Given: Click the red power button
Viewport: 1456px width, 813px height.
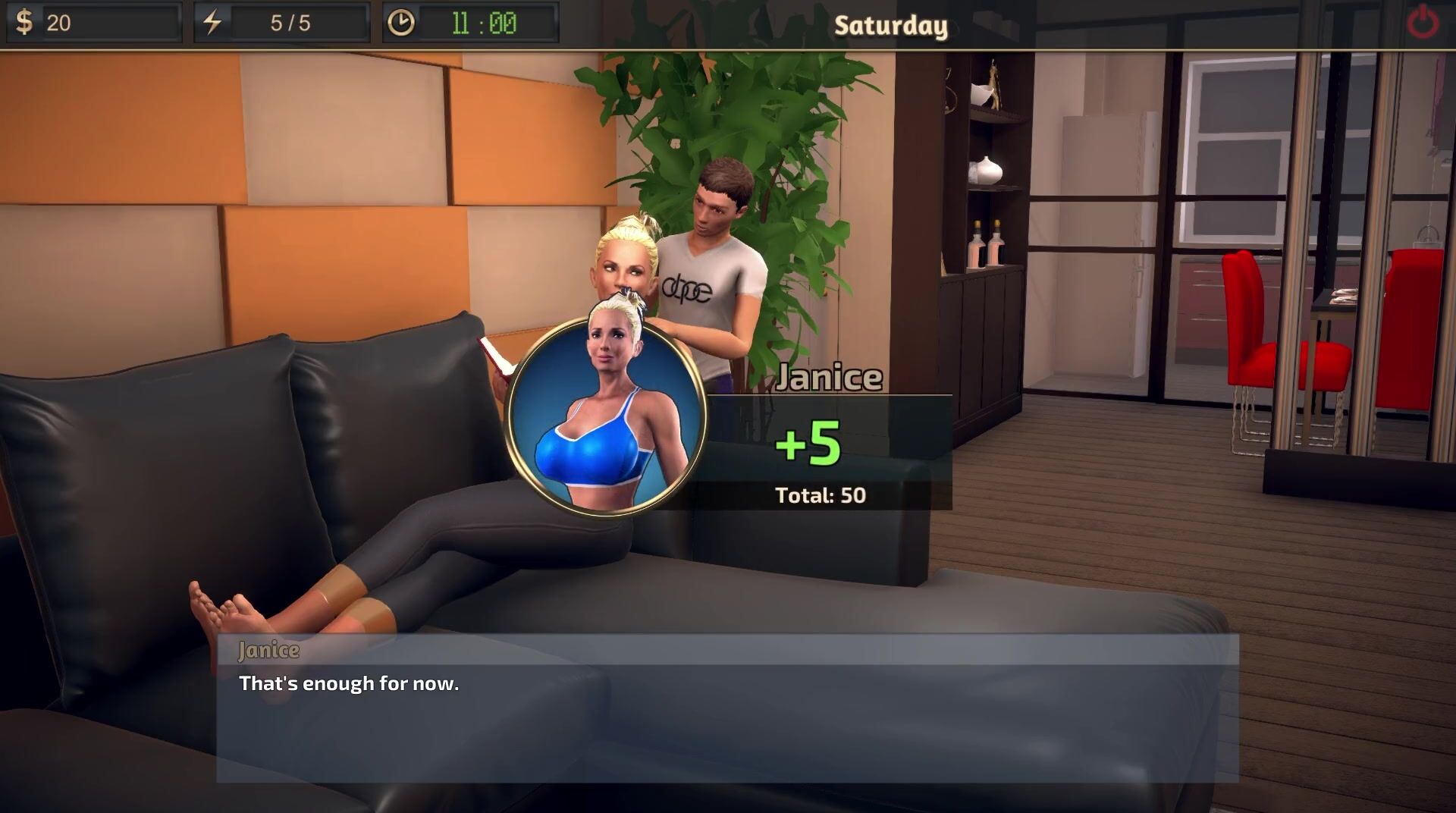Looking at the screenshot, I should tap(1423, 23).
